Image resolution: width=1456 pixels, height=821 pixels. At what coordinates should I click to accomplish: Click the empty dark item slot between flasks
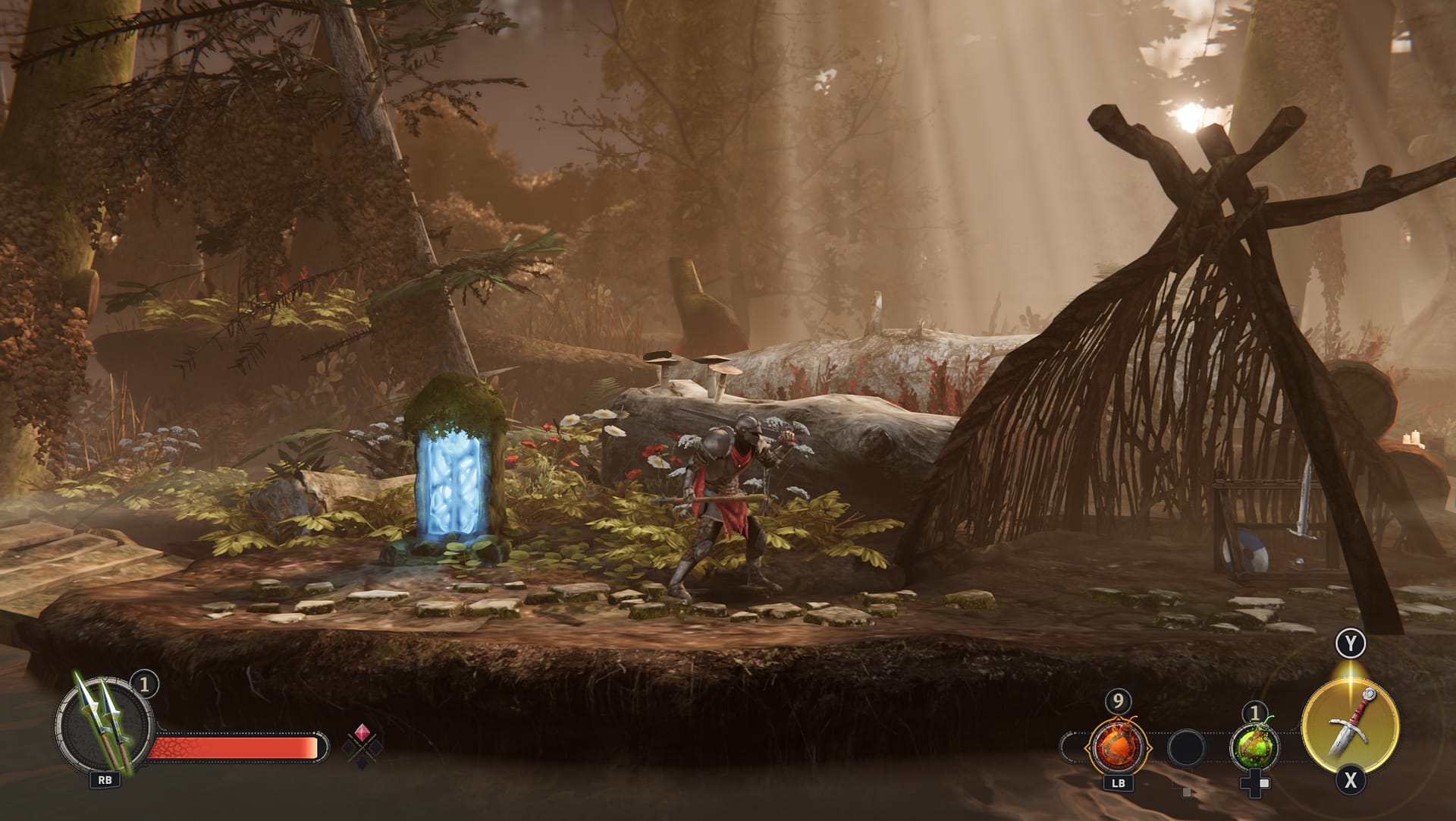[x=1187, y=748]
